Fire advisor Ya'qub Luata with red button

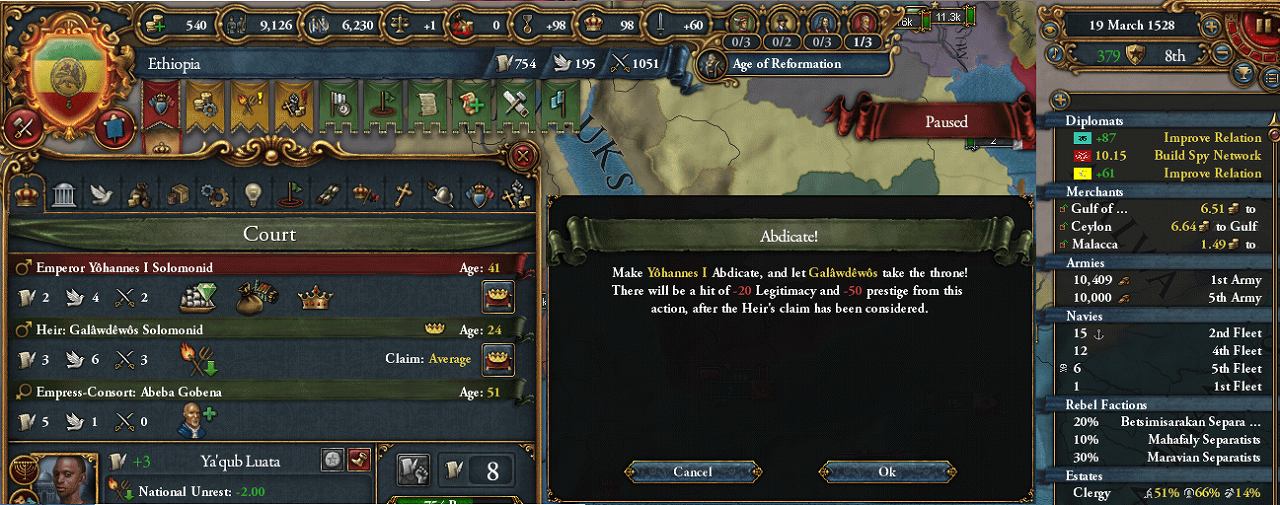(359, 459)
